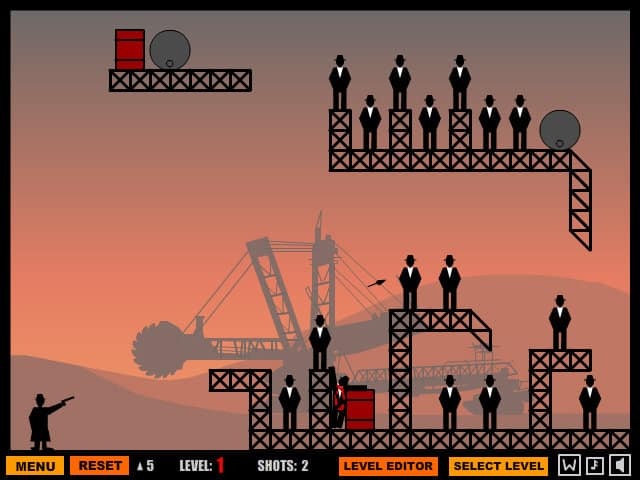Open the game menu
This screenshot has width=640, height=480.
(x=35, y=466)
